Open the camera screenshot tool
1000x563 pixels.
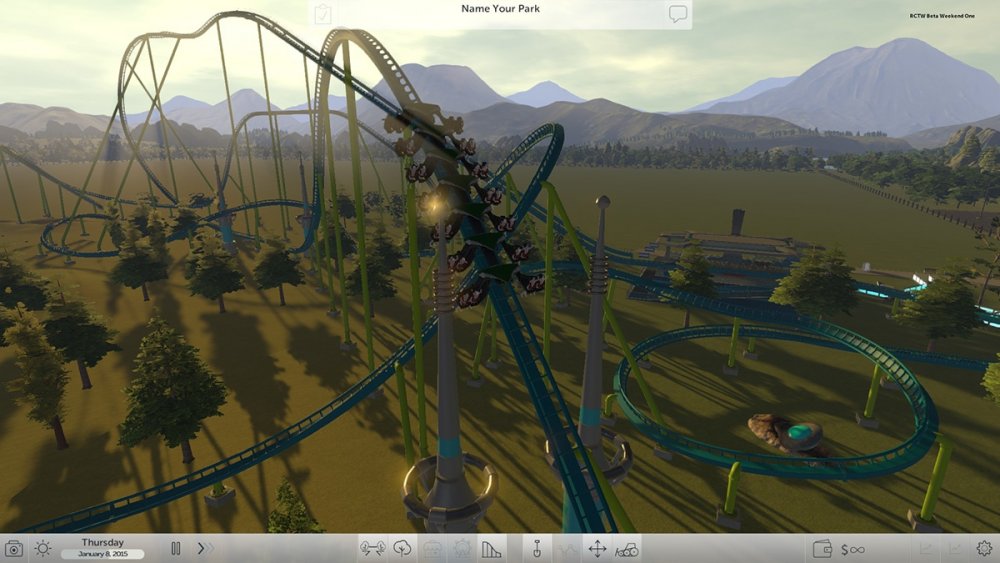point(14,548)
